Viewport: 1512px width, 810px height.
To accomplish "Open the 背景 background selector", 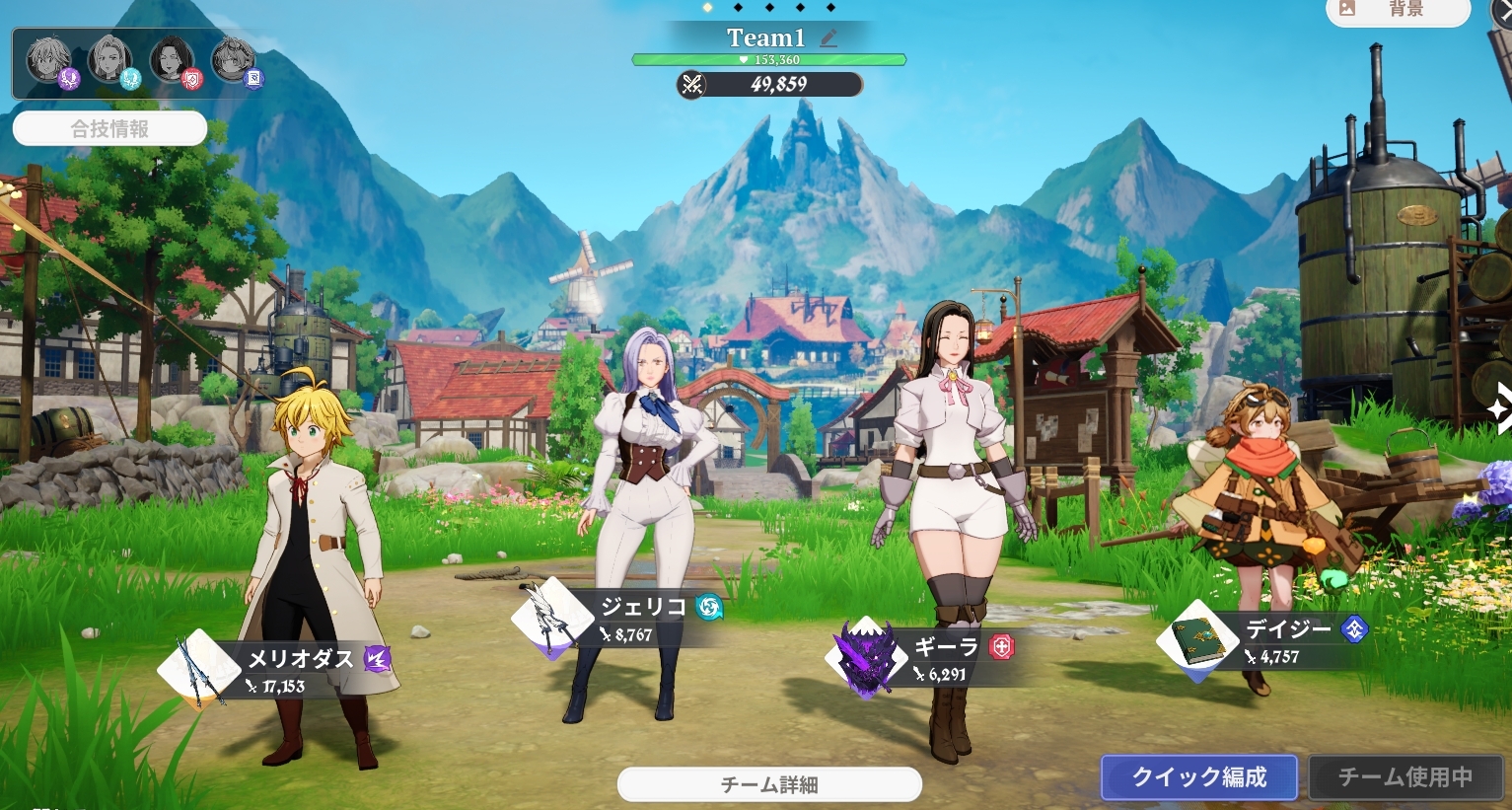I will pyautogui.click(x=1398, y=10).
